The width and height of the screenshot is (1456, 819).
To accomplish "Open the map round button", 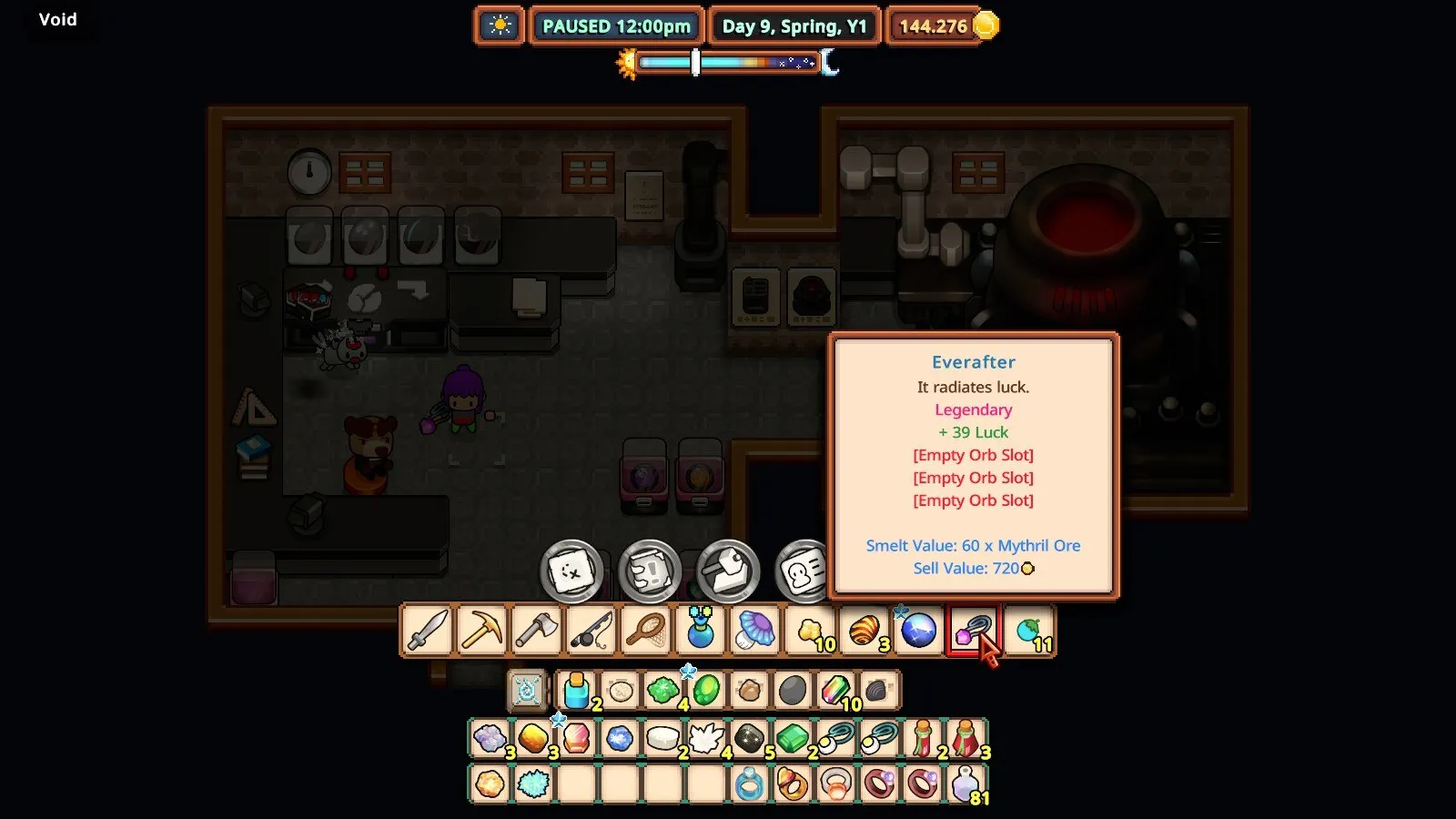I will pyautogui.click(x=571, y=572).
